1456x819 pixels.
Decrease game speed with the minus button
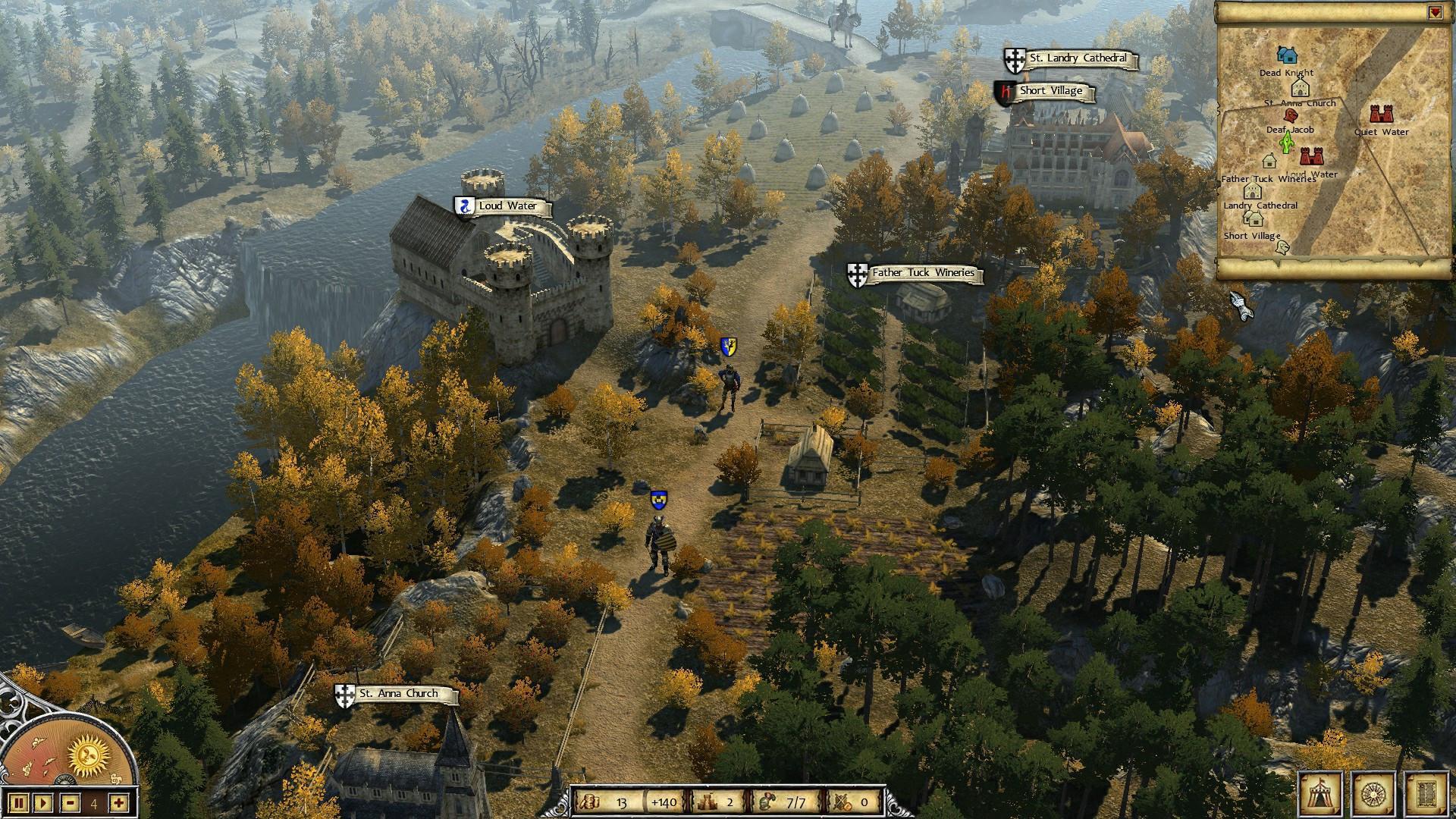[x=71, y=803]
